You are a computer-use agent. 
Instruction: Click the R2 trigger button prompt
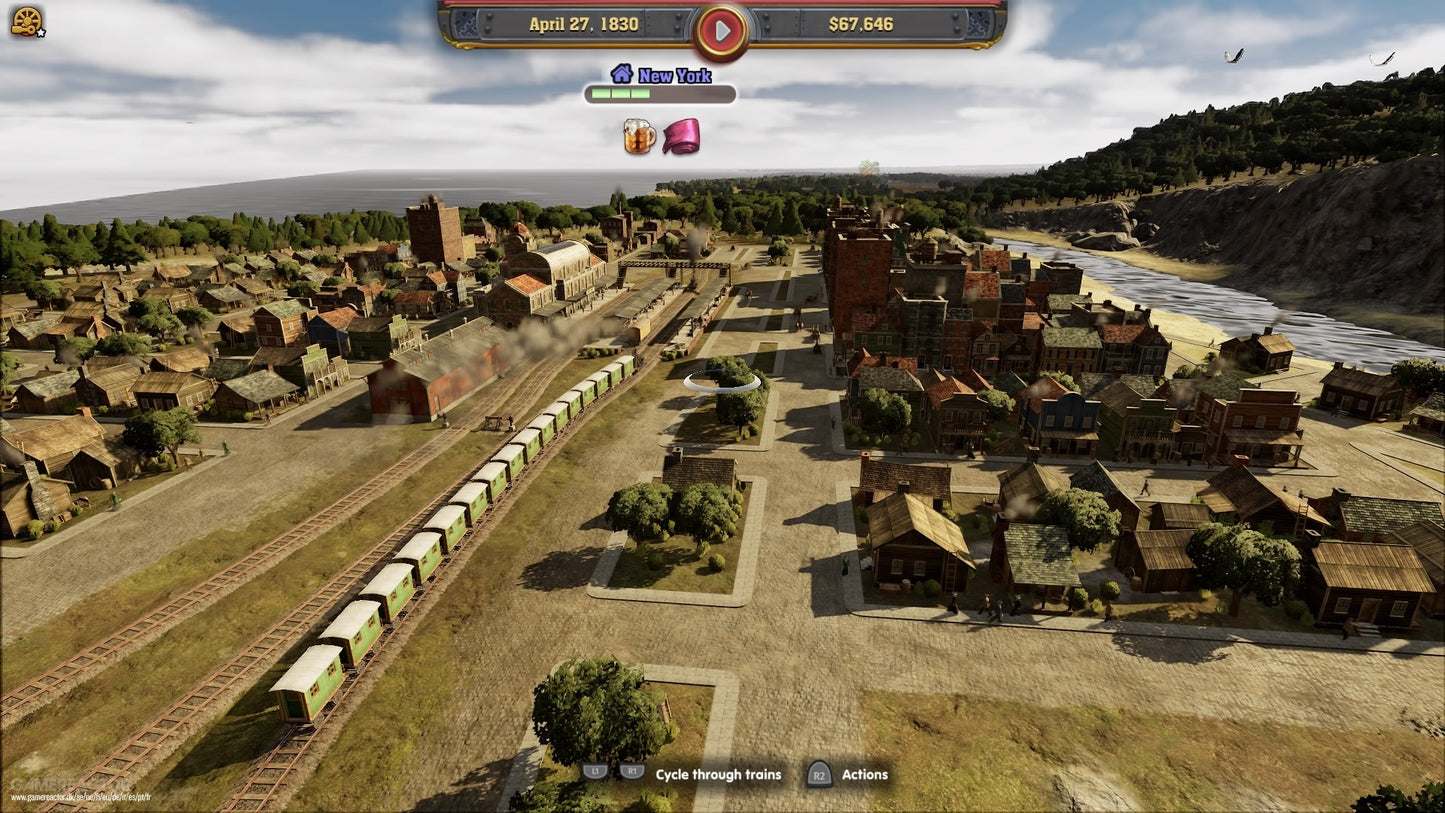[x=818, y=774]
